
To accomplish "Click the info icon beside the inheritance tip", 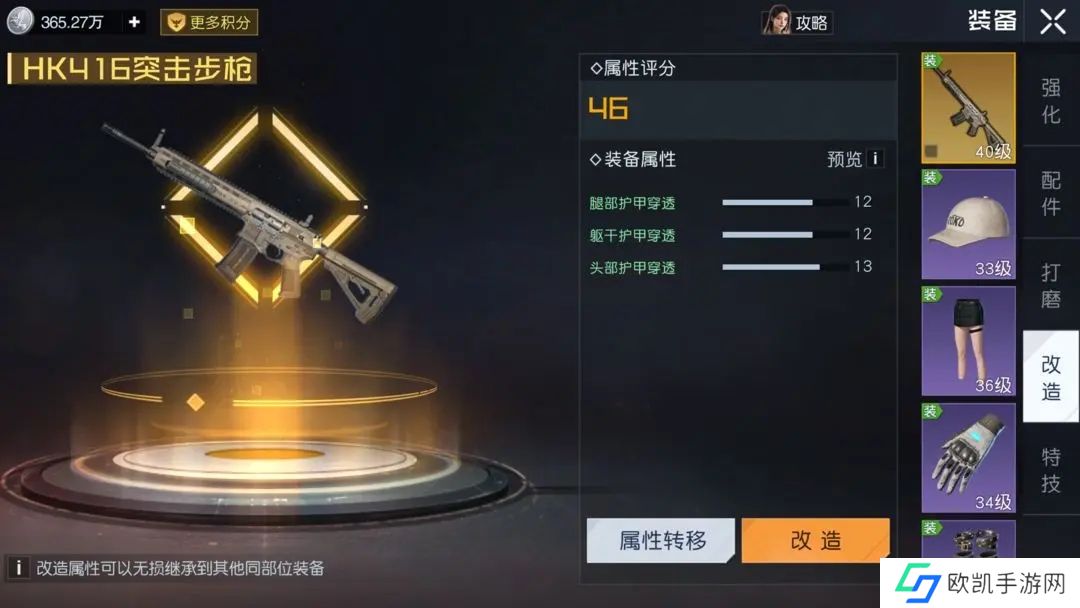I will (18, 568).
